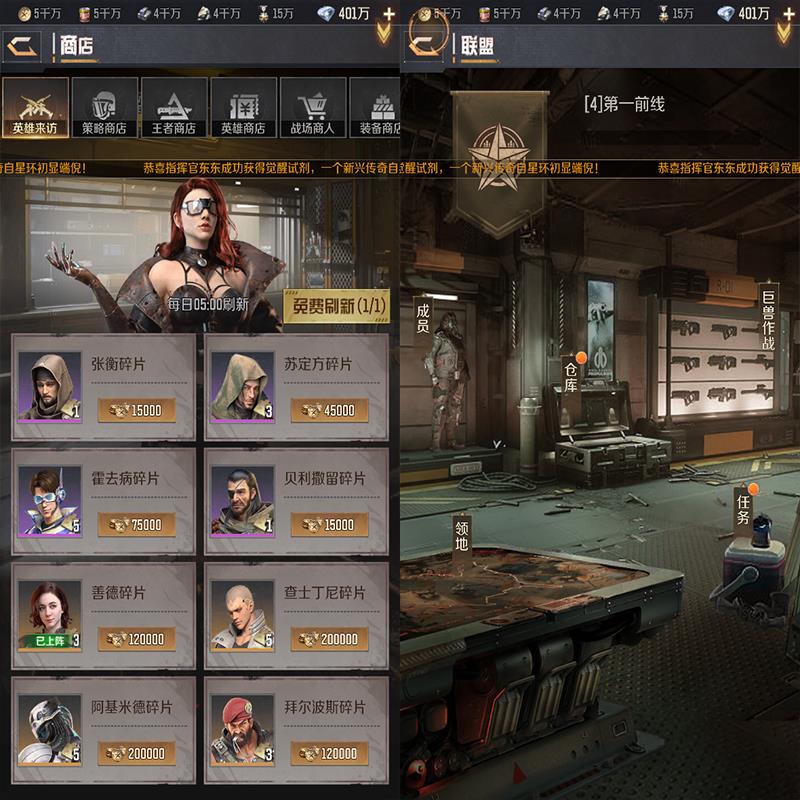
Task: Go back from the 商店 shop screen
Action: pos(24,46)
